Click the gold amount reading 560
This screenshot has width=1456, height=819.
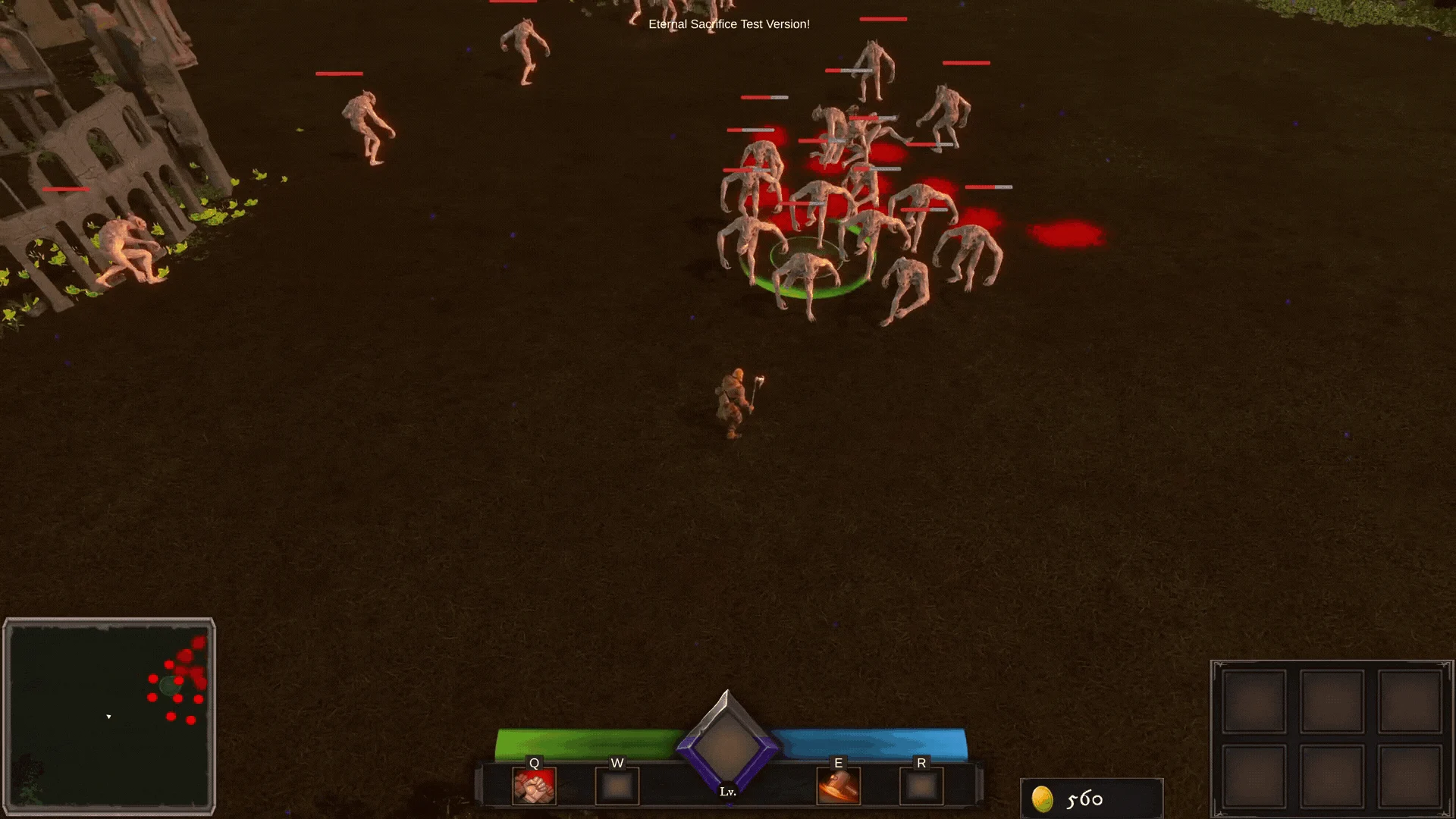[x=1085, y=798]
